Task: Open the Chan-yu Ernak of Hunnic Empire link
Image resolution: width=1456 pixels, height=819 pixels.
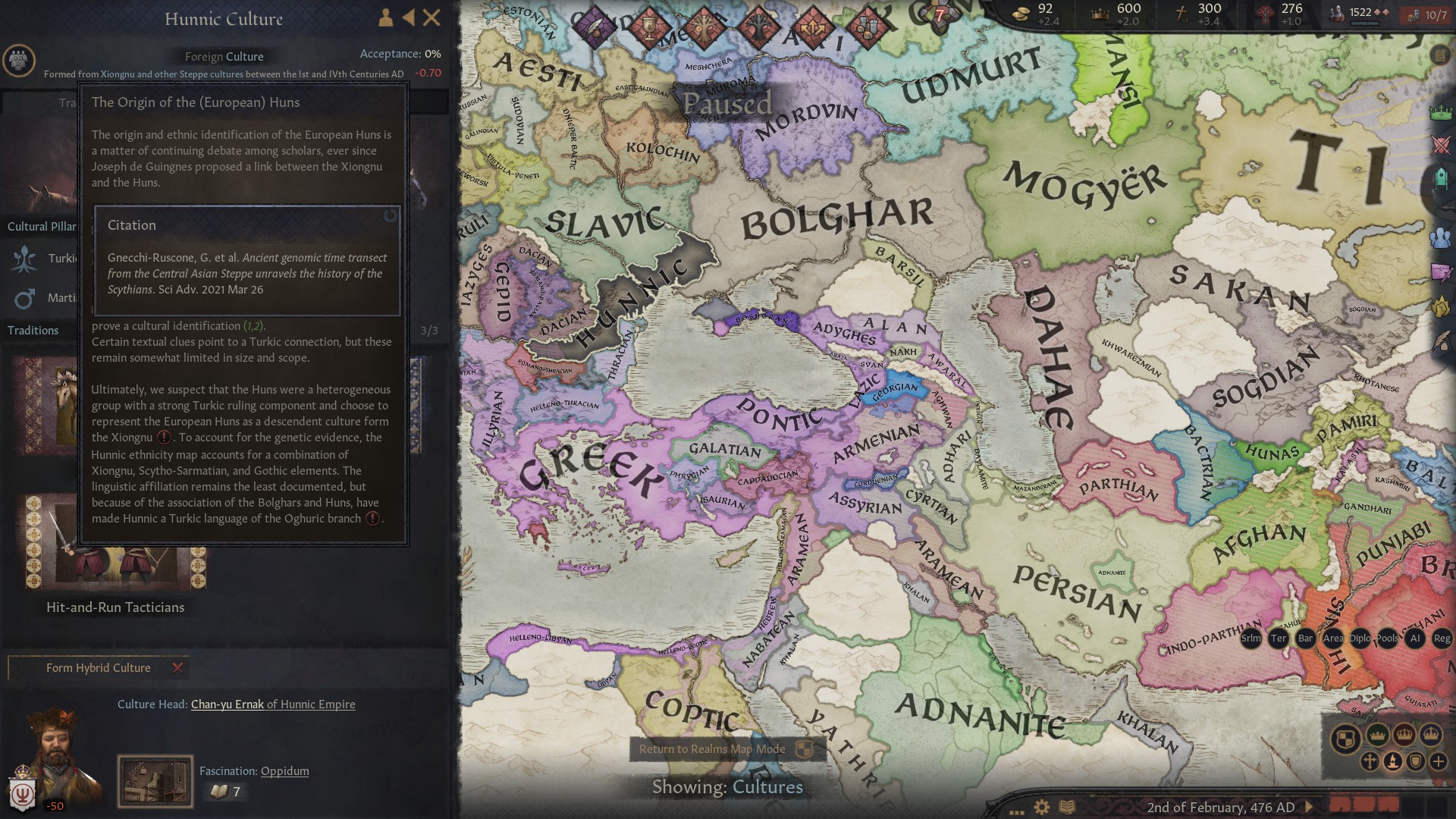Action: coord(273,704)
